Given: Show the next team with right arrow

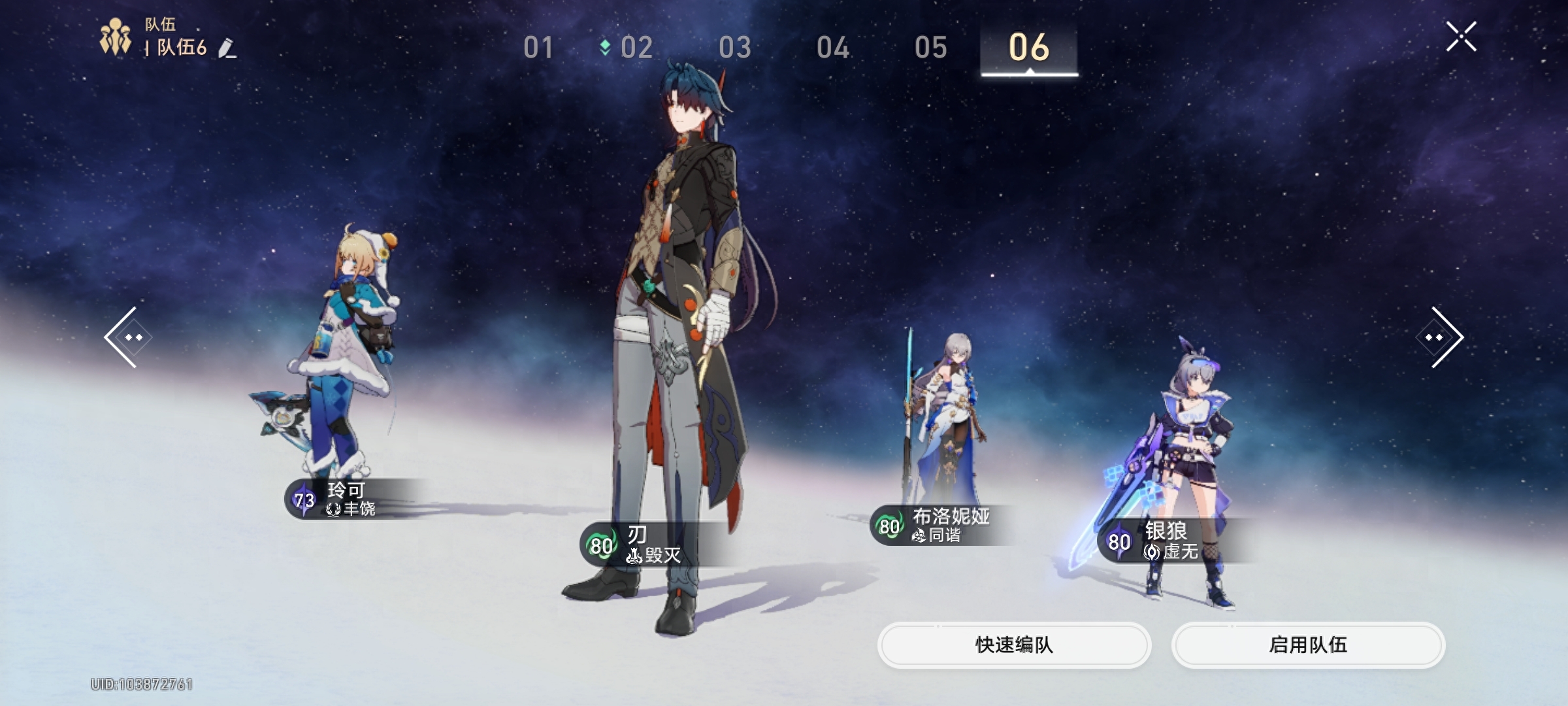Looking at the screenshot, I should (1442, 337).
